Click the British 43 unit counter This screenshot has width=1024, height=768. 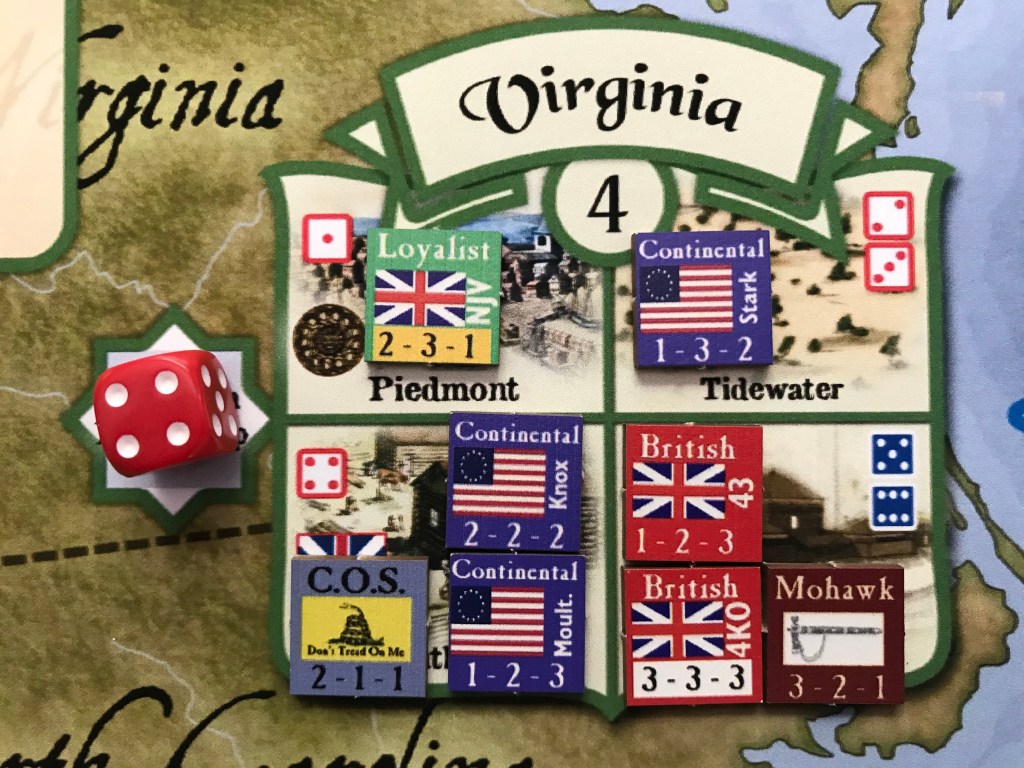click(692, 492)
